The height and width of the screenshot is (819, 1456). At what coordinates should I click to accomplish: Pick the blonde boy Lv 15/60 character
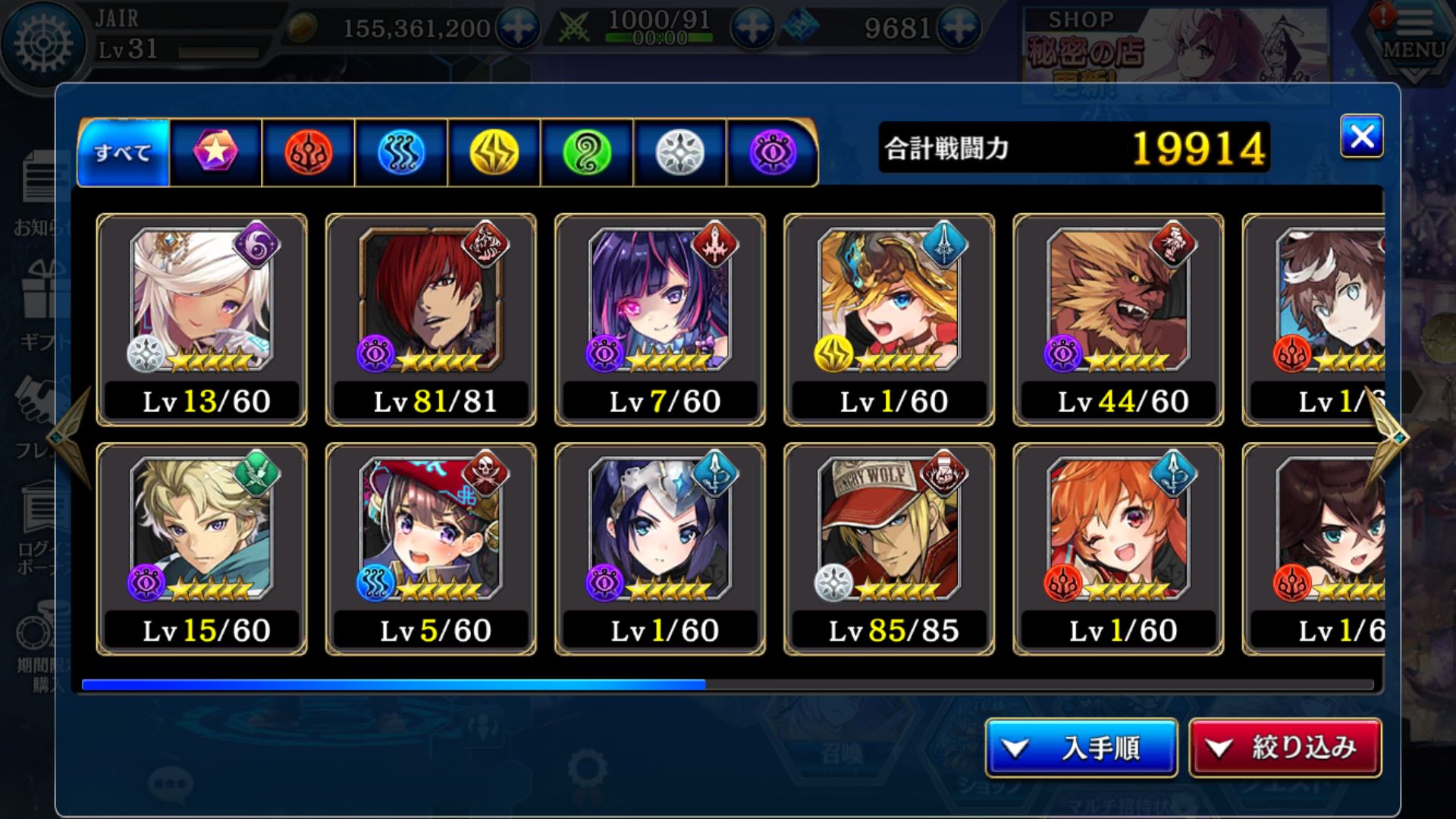(x=202, y=549)
